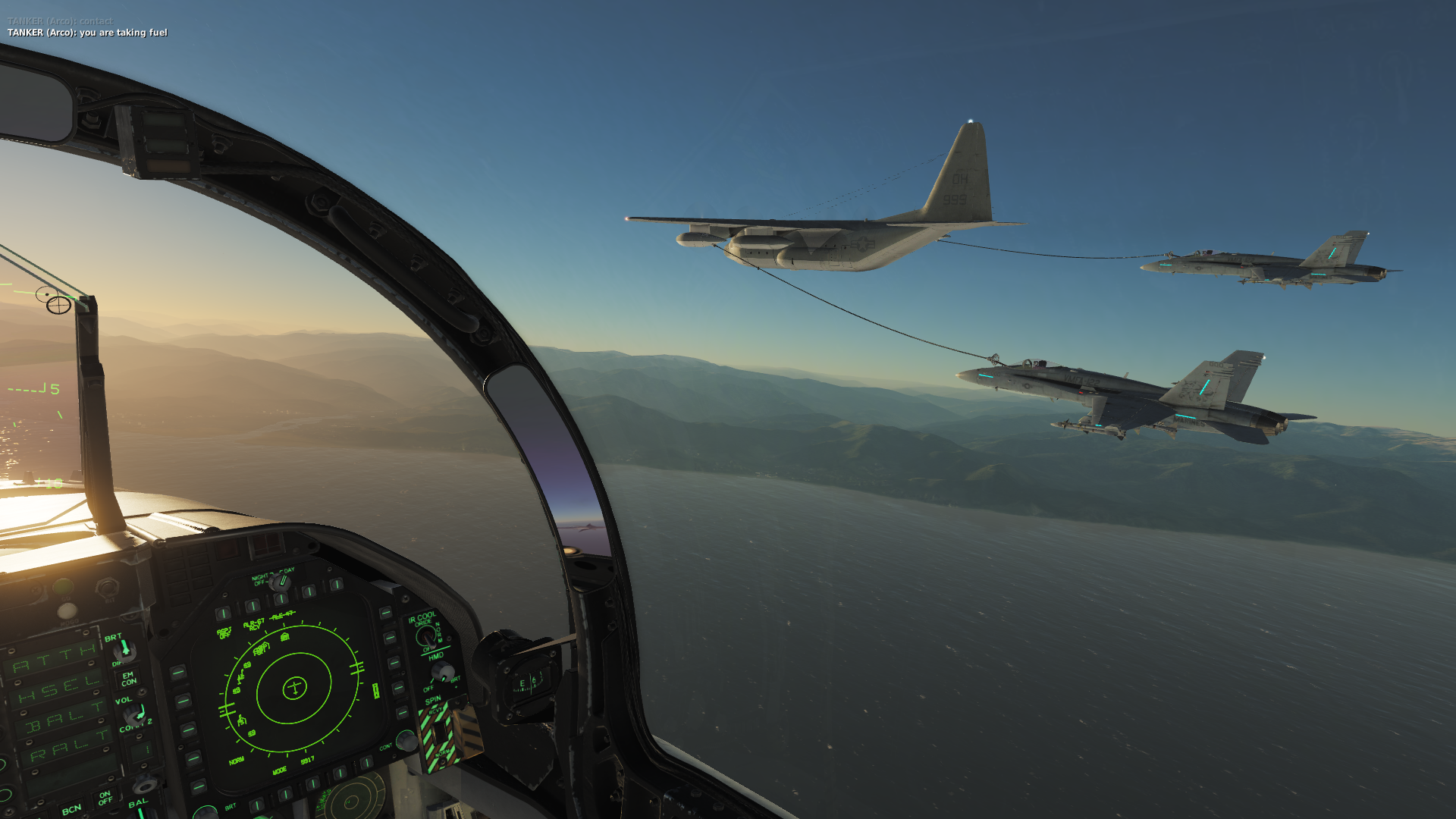The image size is (1456, 819).
Task: Click the ASPJ OFF pushbutton on the DDI
Action: pos(223,613)
